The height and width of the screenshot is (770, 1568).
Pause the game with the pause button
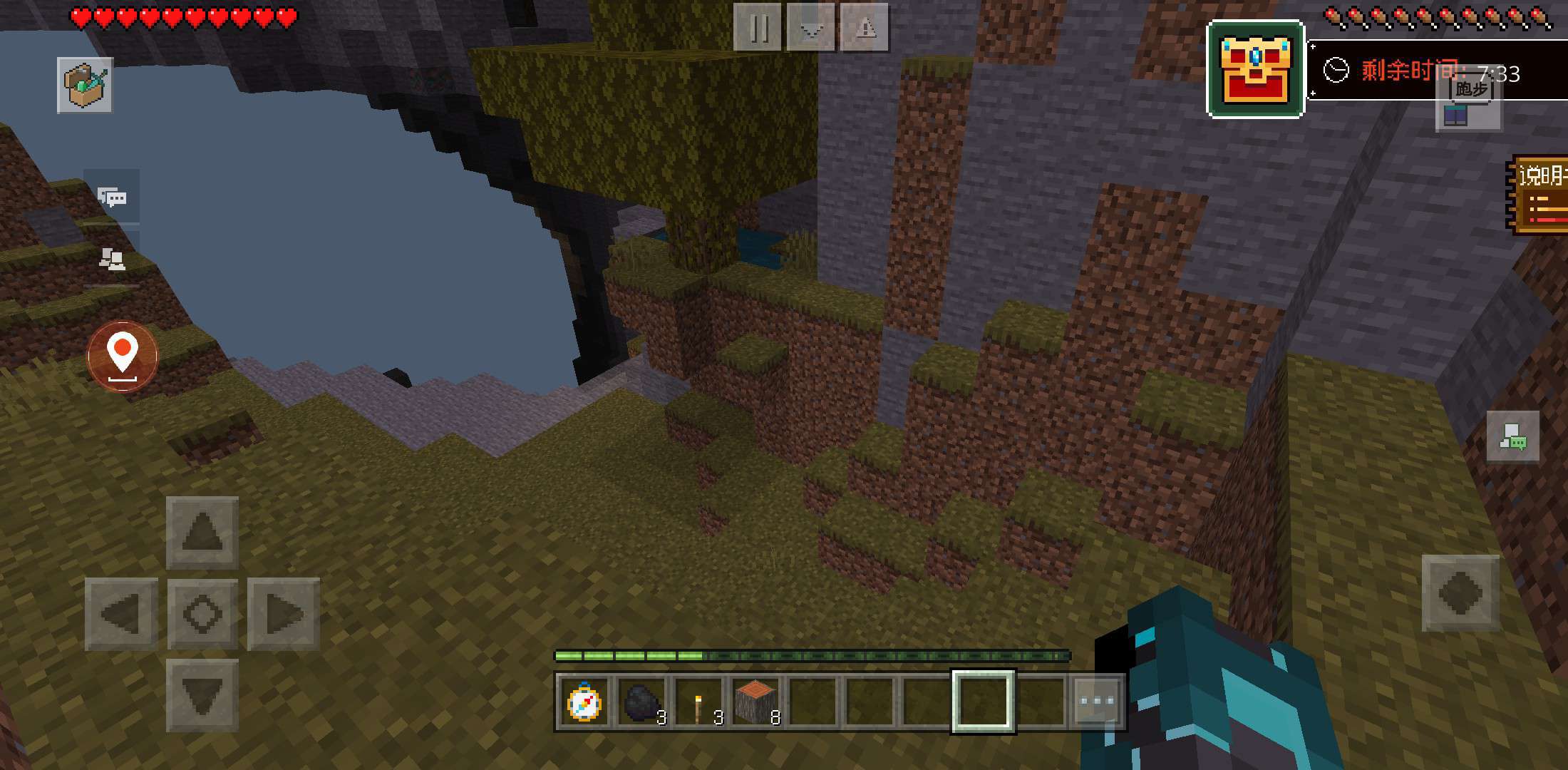point(758,28)
